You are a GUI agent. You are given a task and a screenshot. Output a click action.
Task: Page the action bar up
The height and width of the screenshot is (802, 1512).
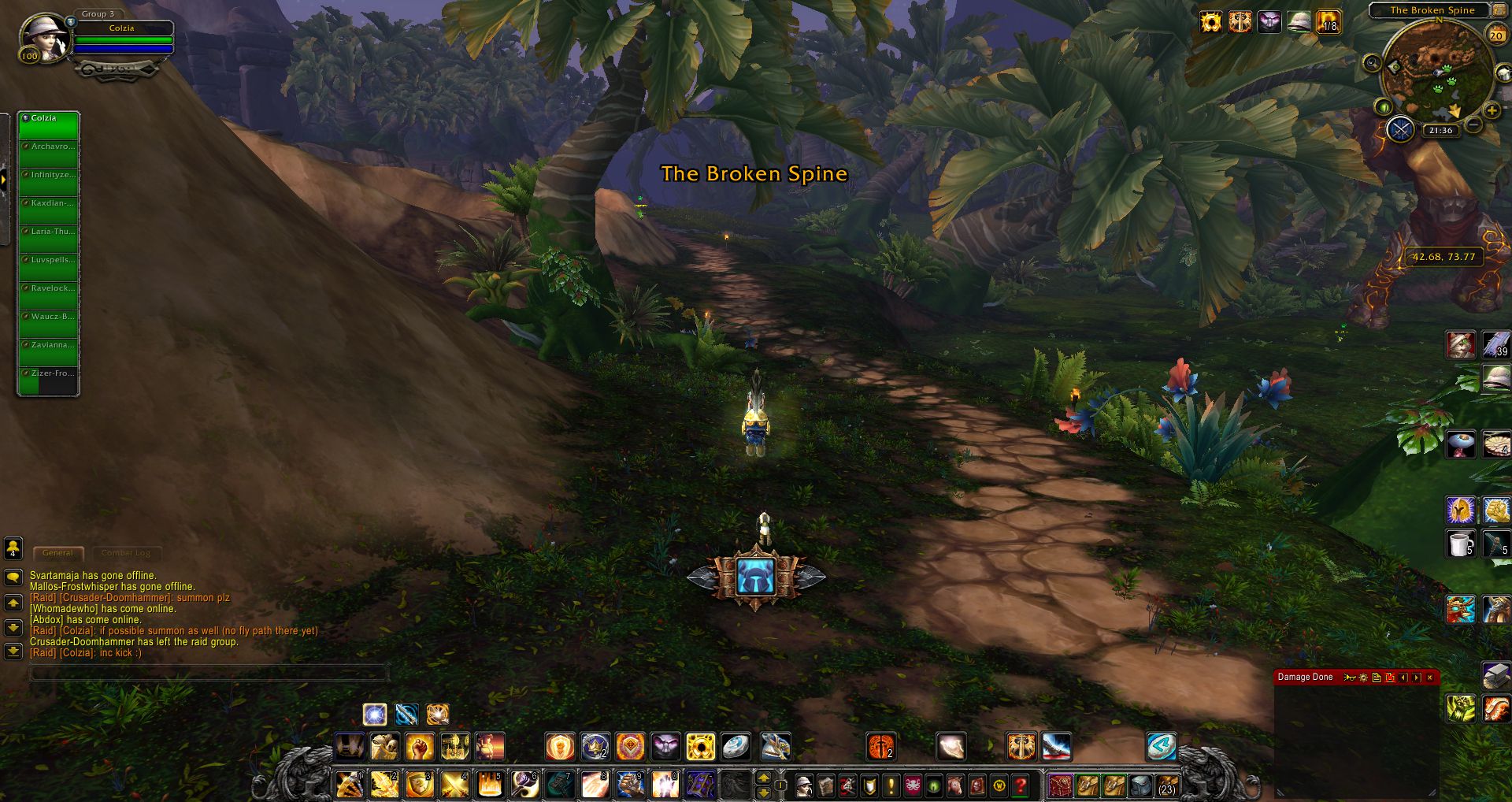pos(763,778)
